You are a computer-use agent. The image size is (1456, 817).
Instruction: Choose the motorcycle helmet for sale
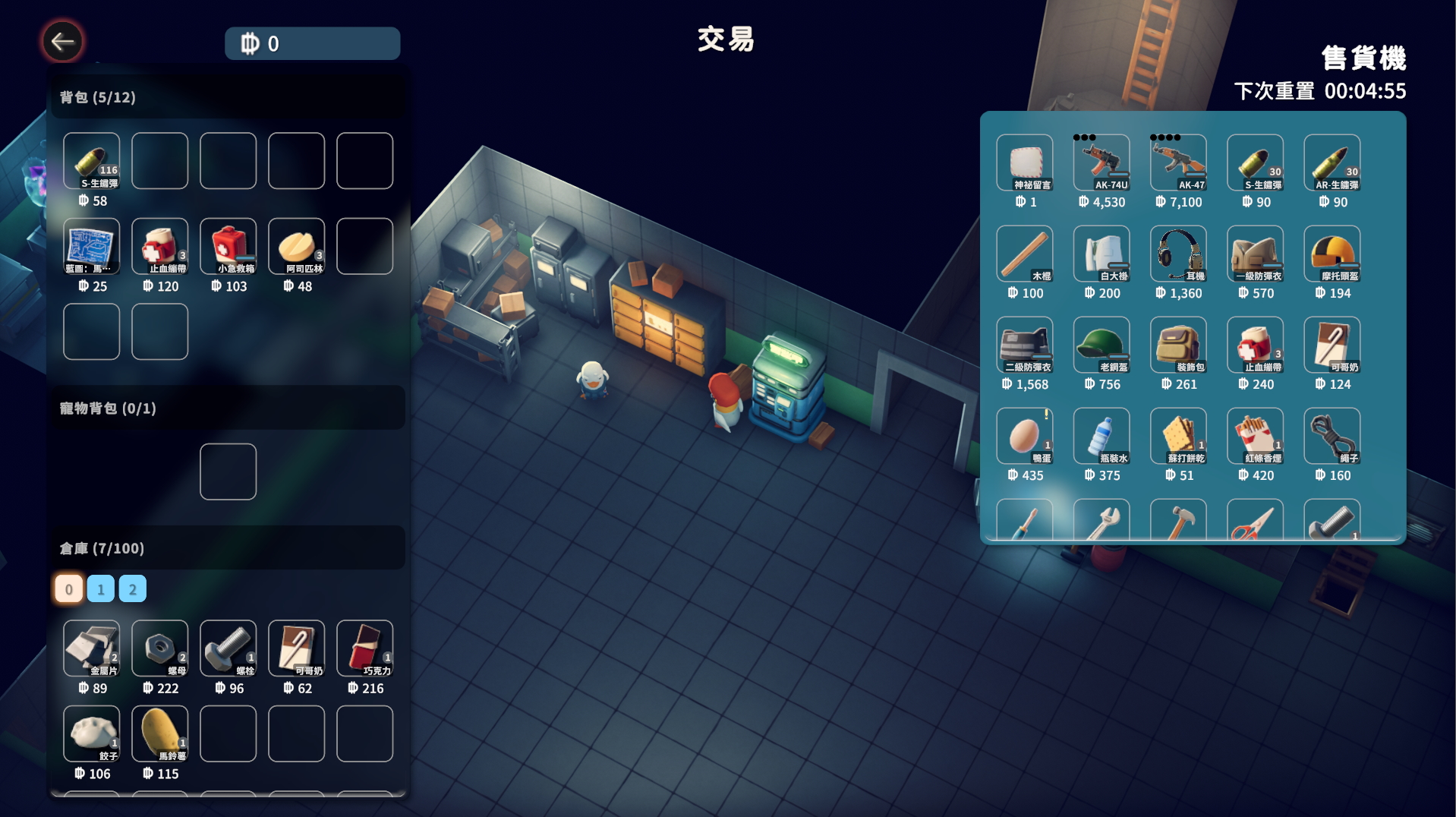click(x=1332, y=254)
